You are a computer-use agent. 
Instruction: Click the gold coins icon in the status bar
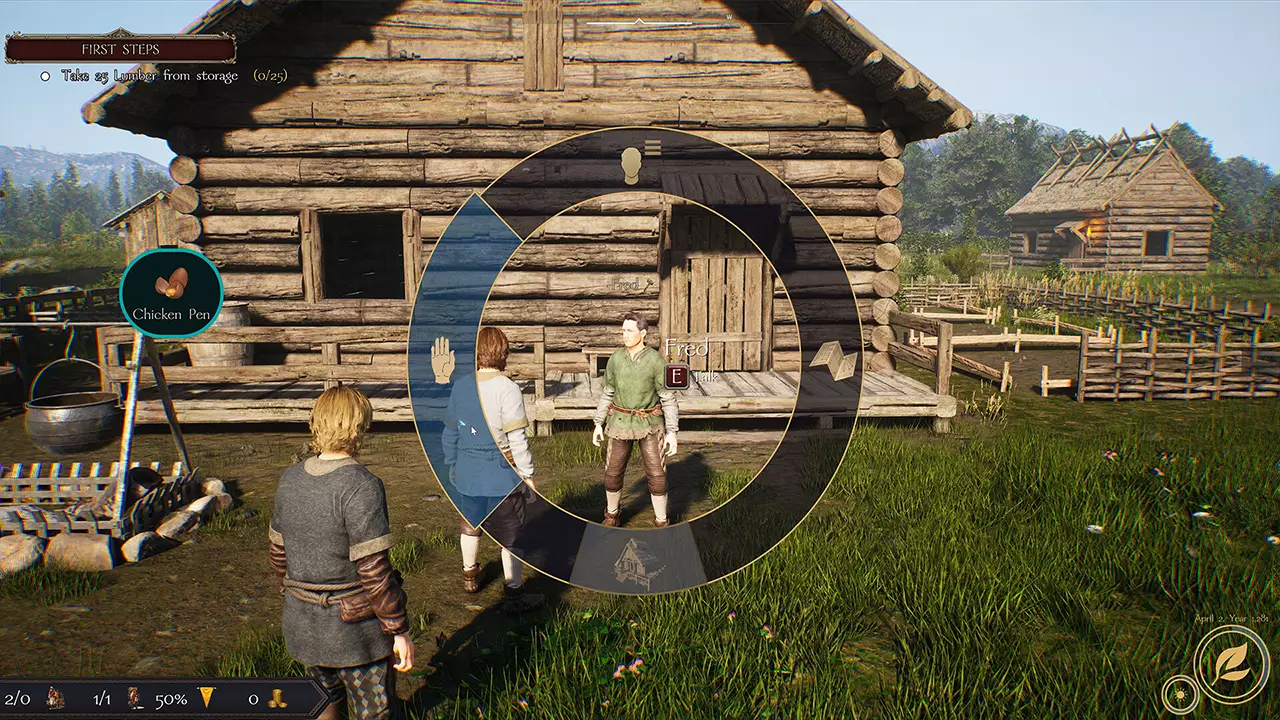coord(280,698)
